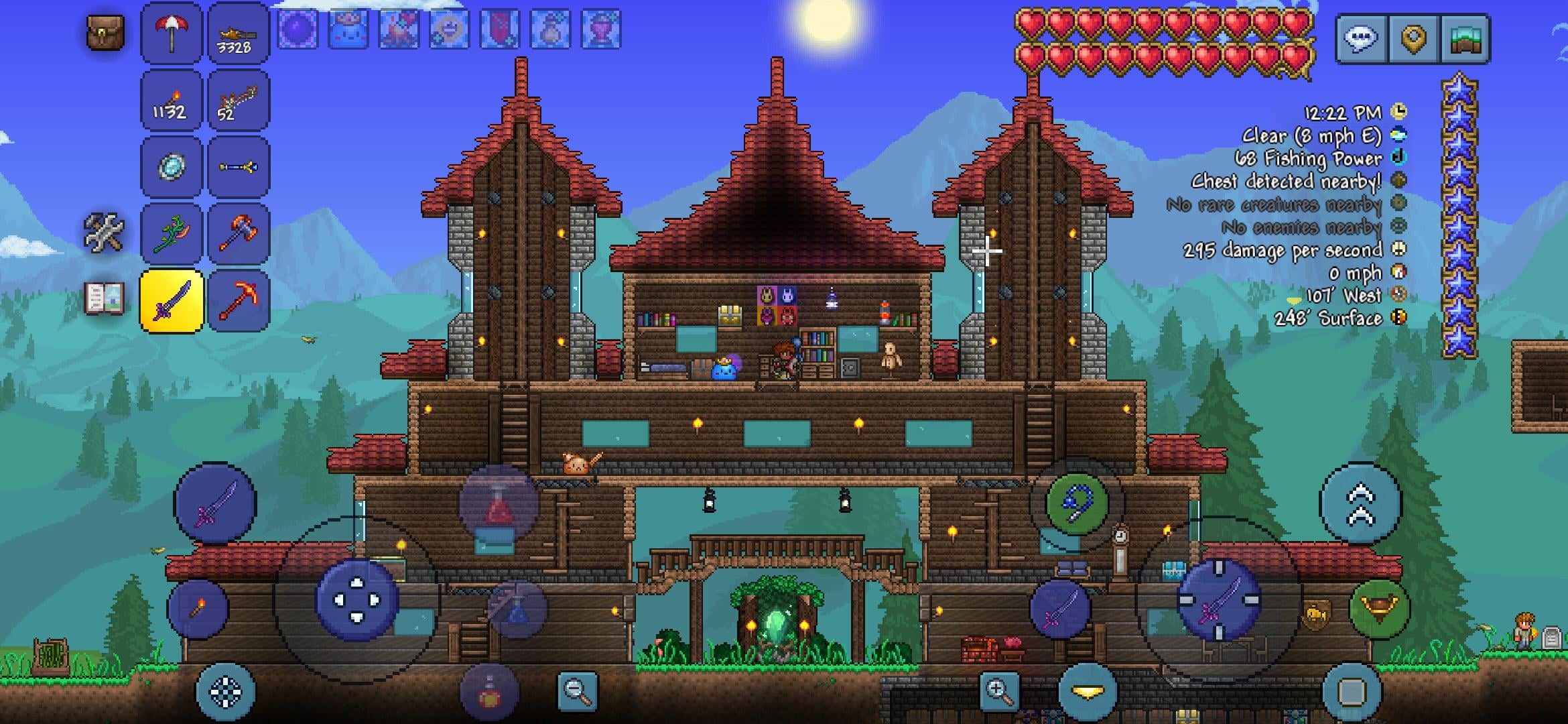The image size is (1568, 724).
Task: Toggle the smart cursor crosshair button
Action: 225,692
